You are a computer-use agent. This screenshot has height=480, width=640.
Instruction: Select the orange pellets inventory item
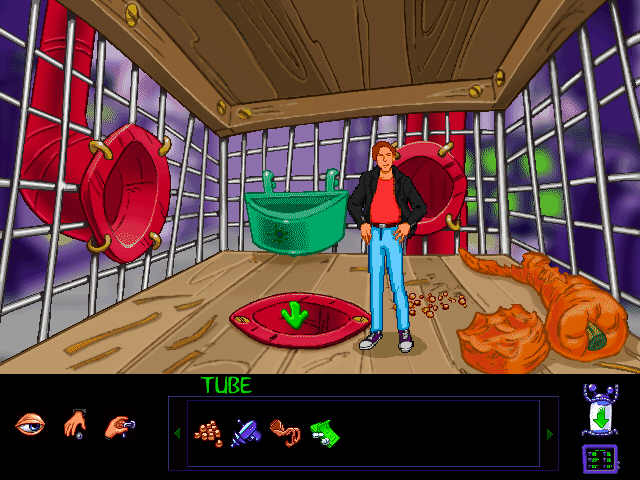(x=208, y=433)
